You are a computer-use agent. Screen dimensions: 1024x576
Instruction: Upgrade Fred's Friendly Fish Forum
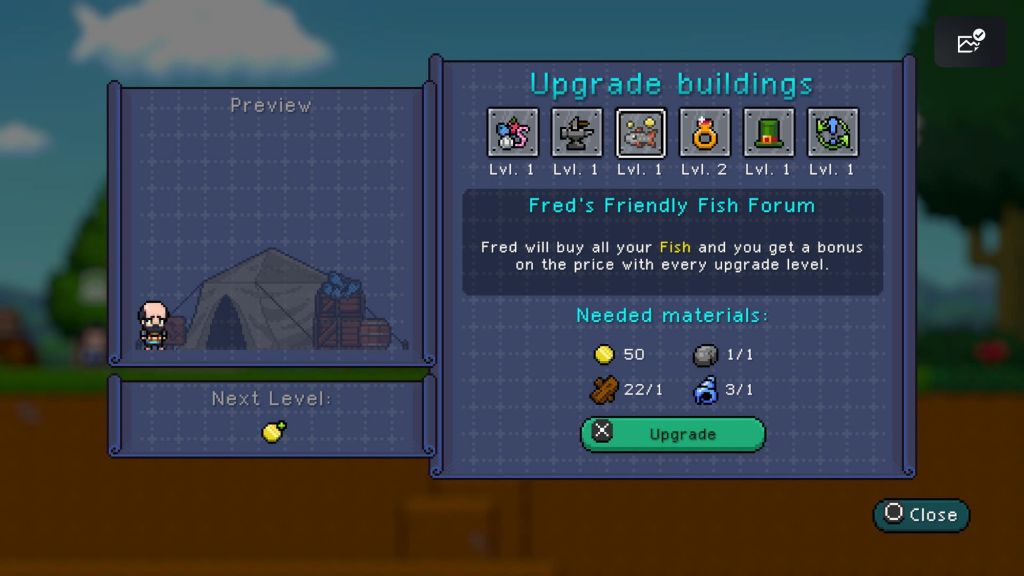pos(673,434)
